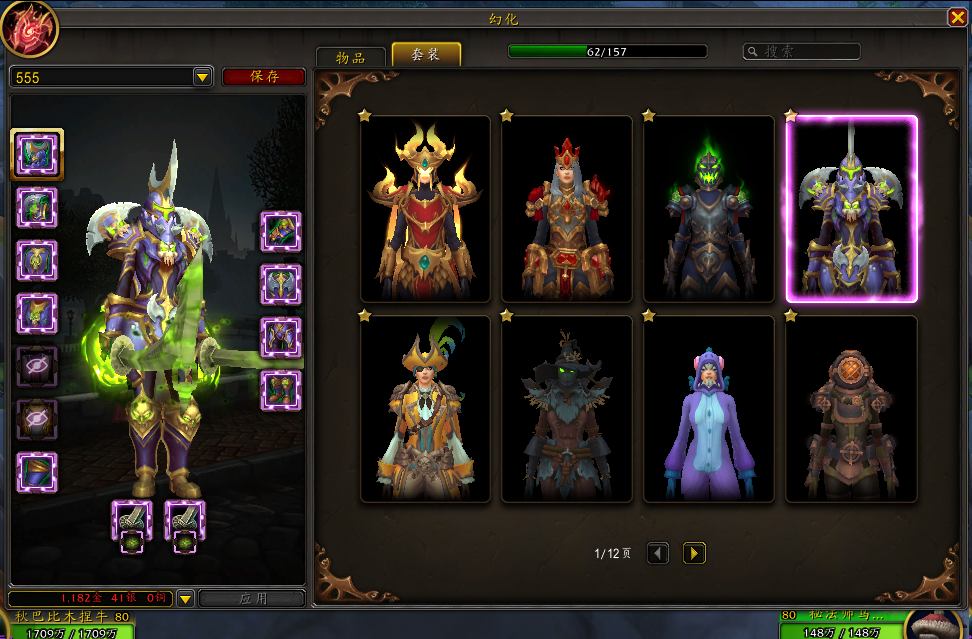
Task: Select the scarecrow costume set
Action: 567,408
